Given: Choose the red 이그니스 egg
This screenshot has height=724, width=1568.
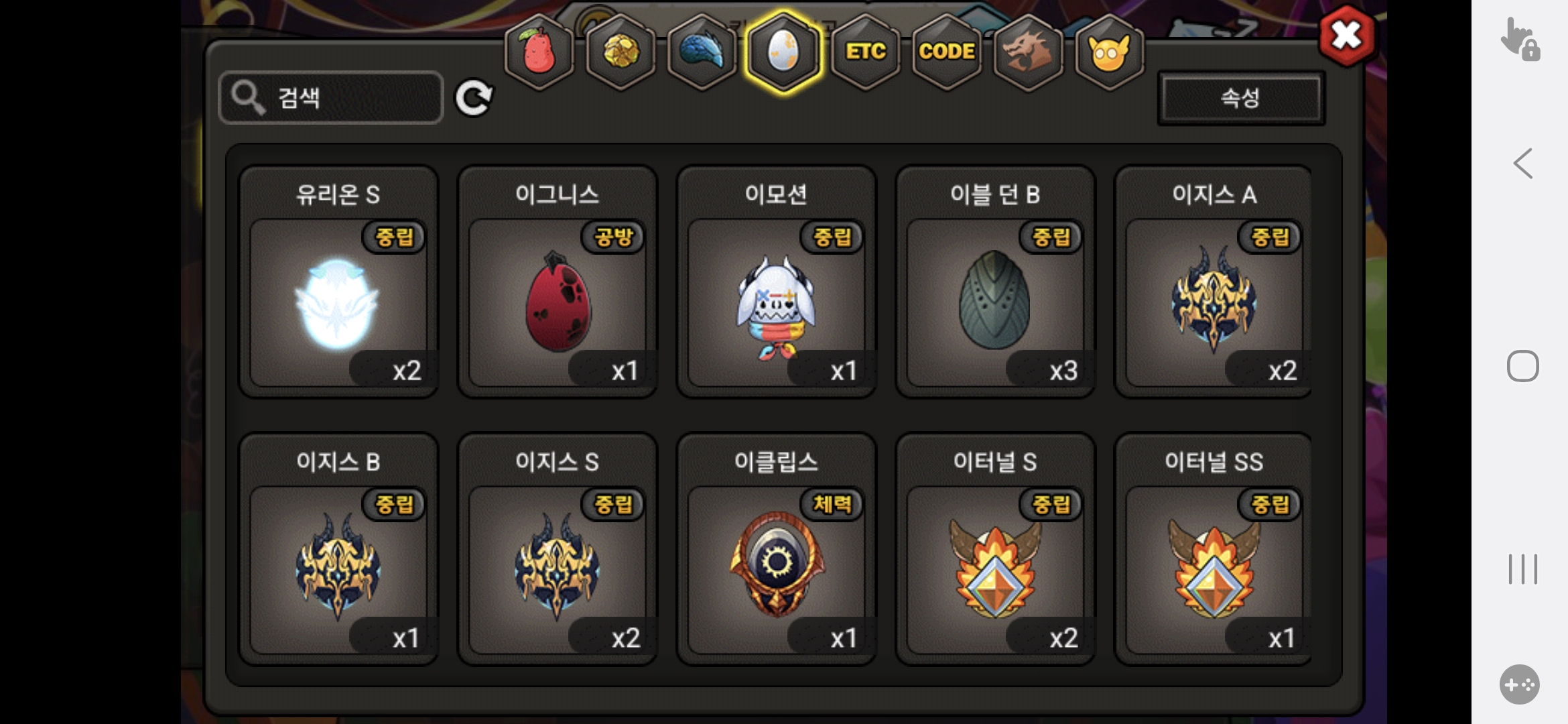Looking at the screenshot, I should click(x=558, y=303).
